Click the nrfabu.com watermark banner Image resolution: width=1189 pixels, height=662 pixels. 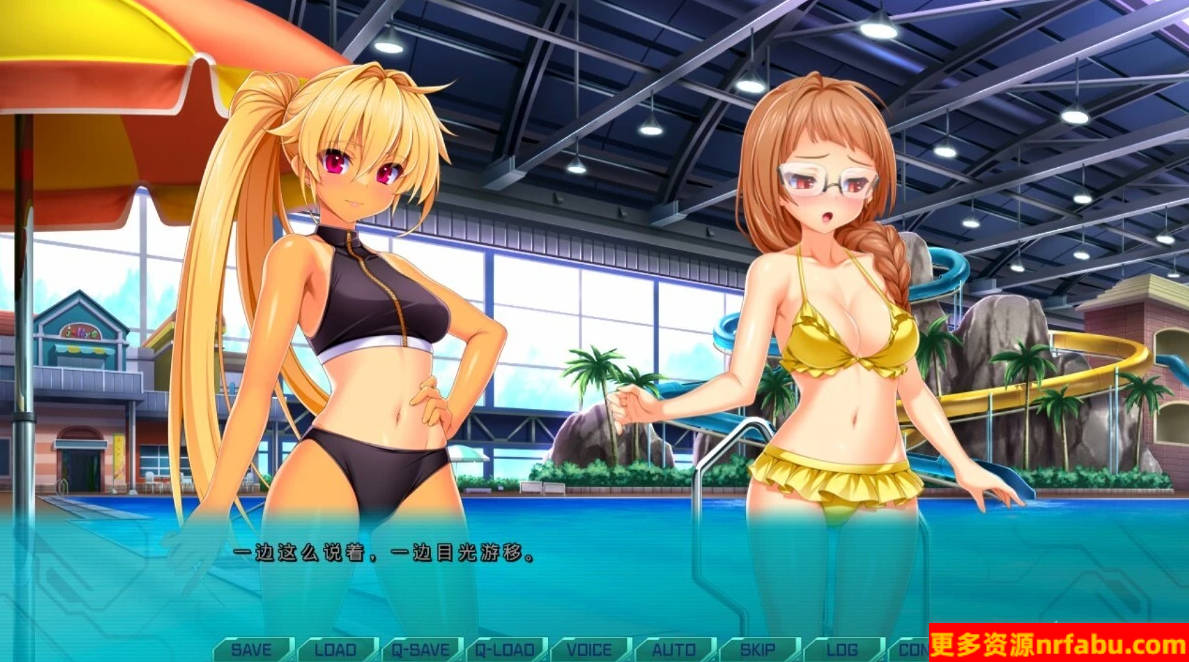pos(1058,642)
